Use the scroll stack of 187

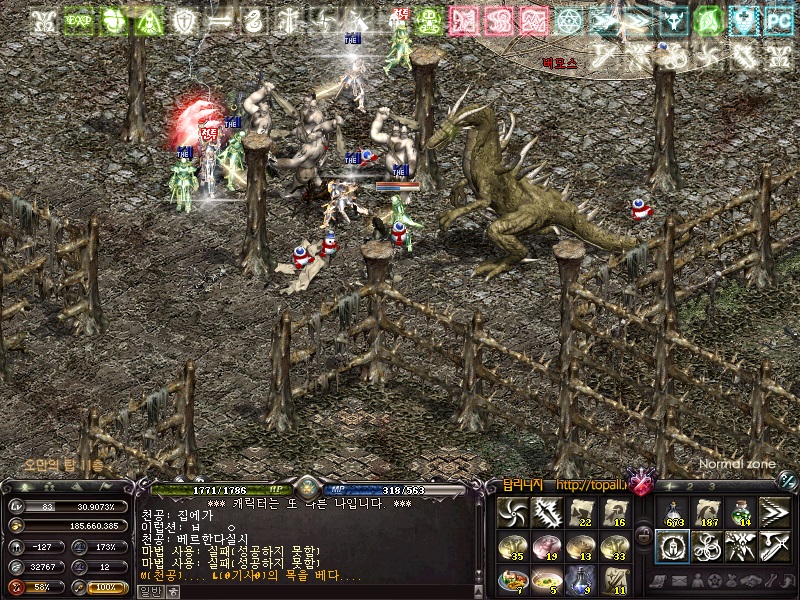(706, 512)
